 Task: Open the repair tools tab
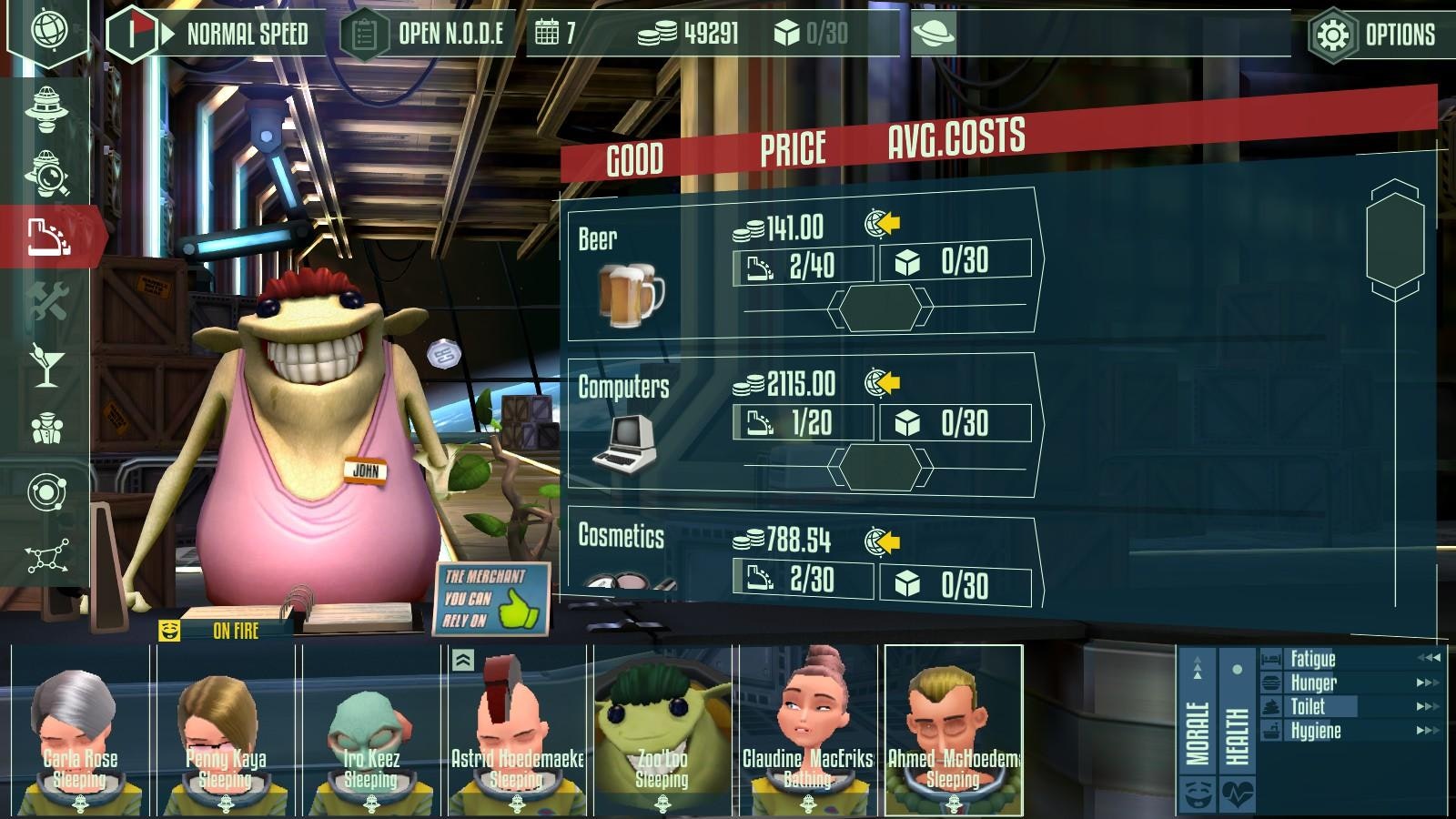[x=47, y=301]
